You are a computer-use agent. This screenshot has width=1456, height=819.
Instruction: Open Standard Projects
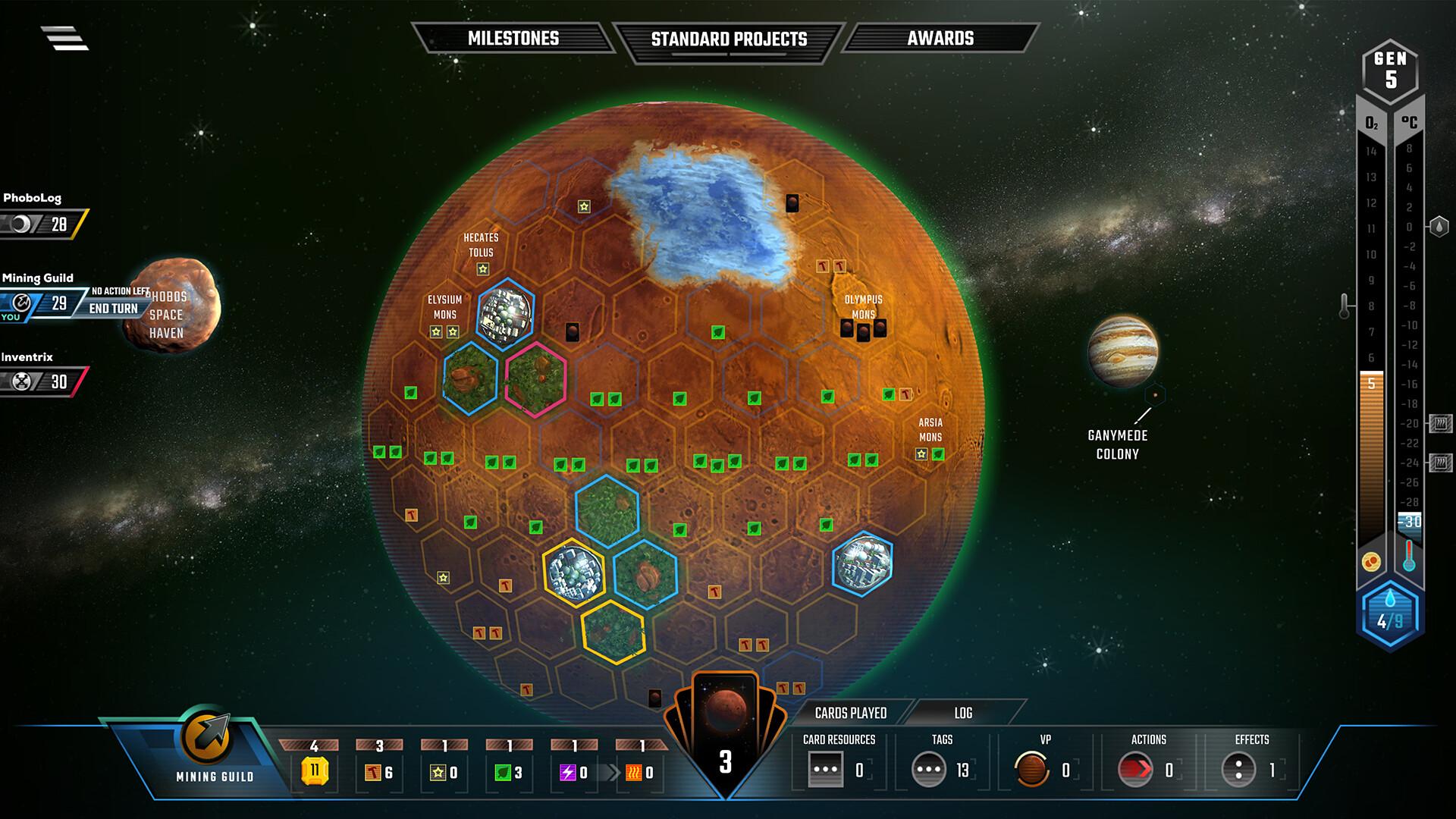729,39
